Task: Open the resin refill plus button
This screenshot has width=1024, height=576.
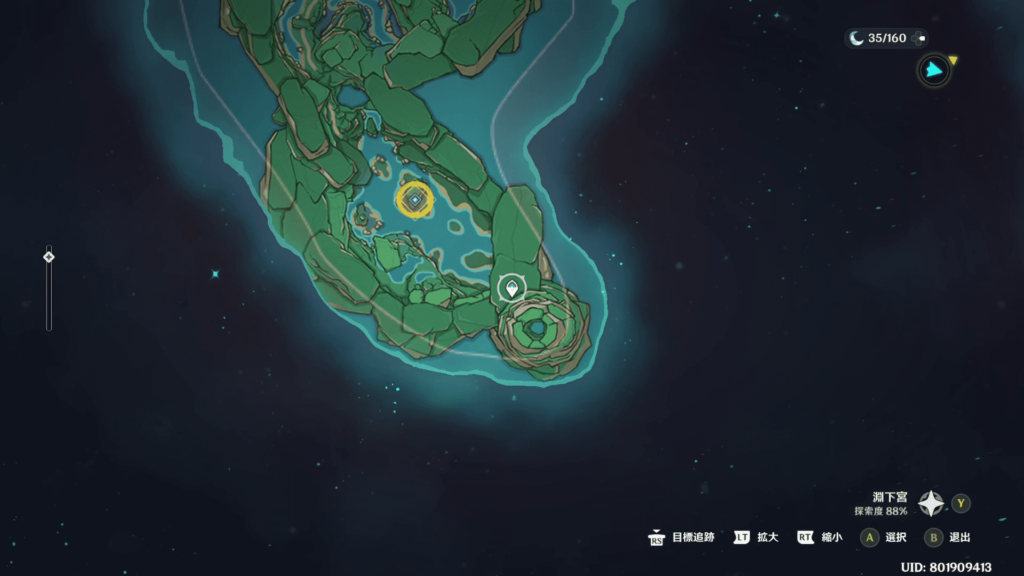Action: 921,38
